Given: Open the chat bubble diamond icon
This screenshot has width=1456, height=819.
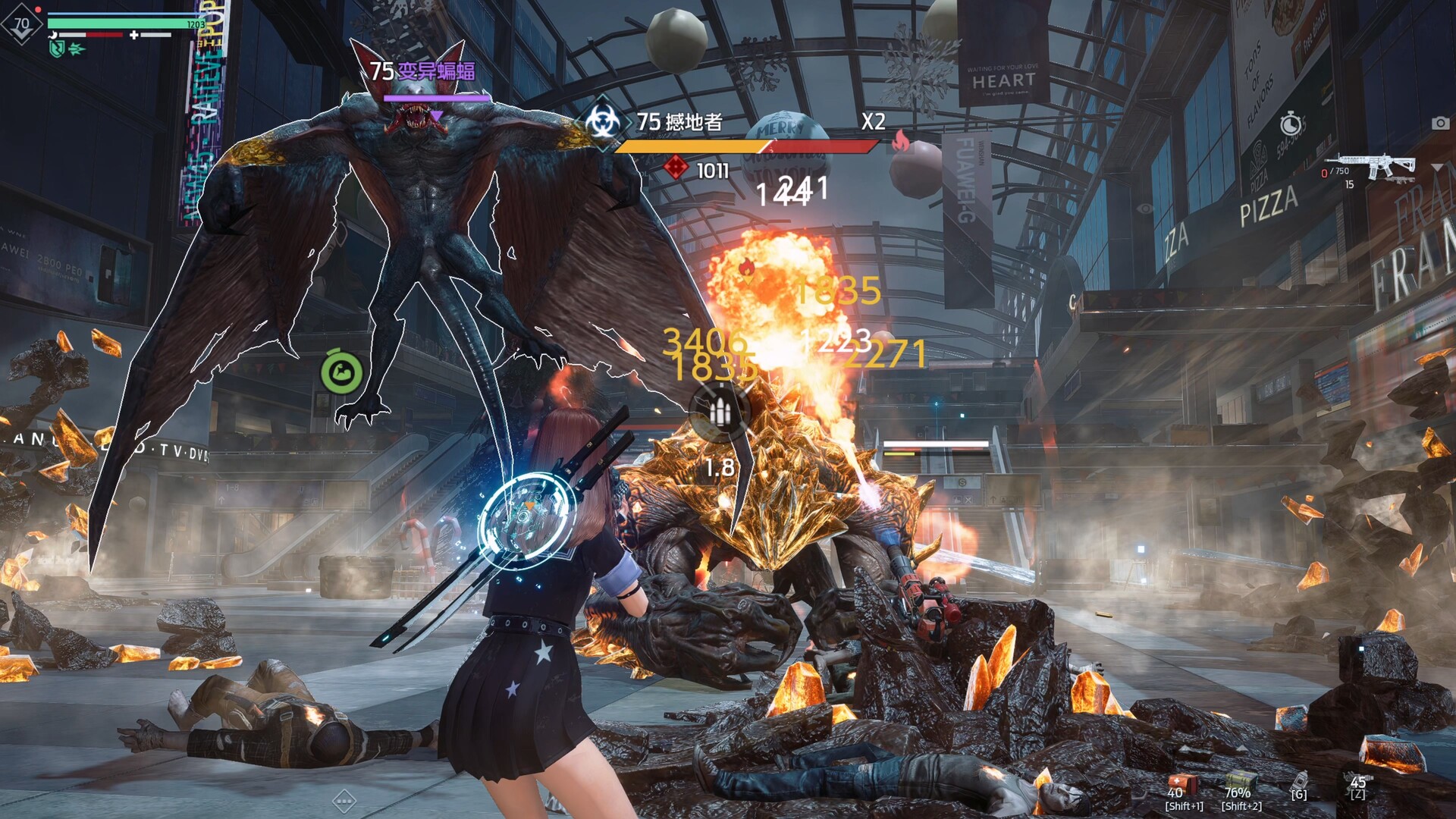Looking at the screenshot, I should click(344, 800).
